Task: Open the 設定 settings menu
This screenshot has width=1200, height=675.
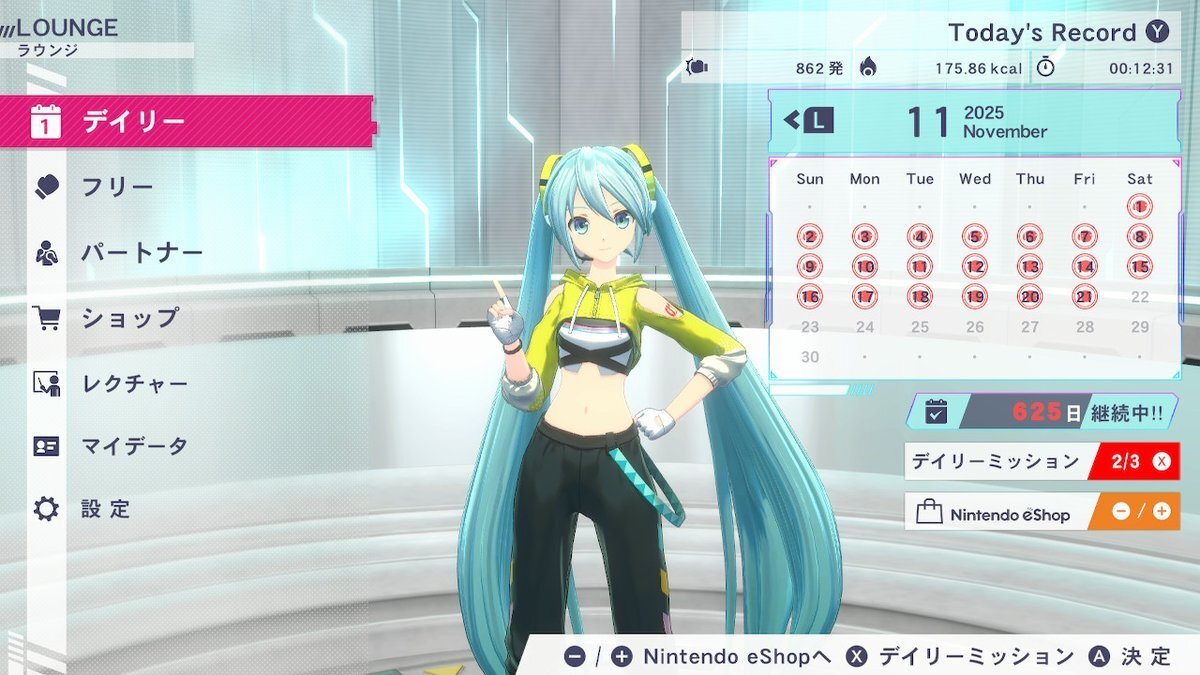Action: coord(106,509)
